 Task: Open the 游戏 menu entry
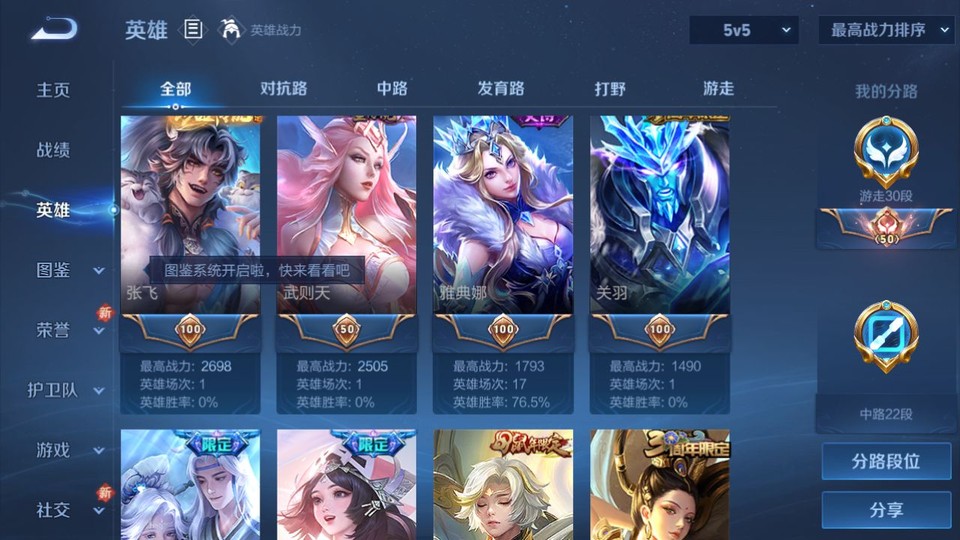(66, 450)
